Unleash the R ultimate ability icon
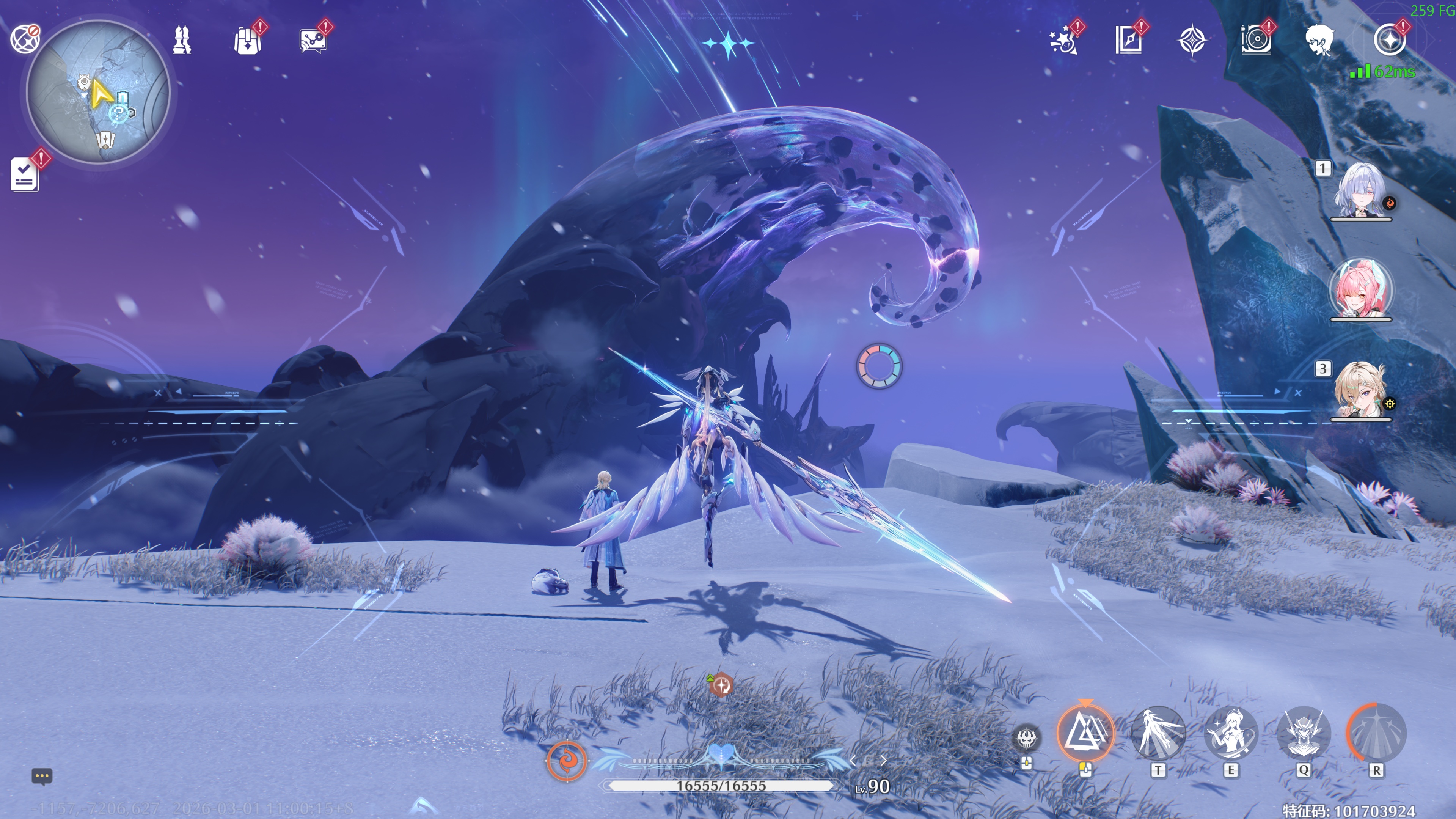1456x819 pixels. [x=1376, y=734]
